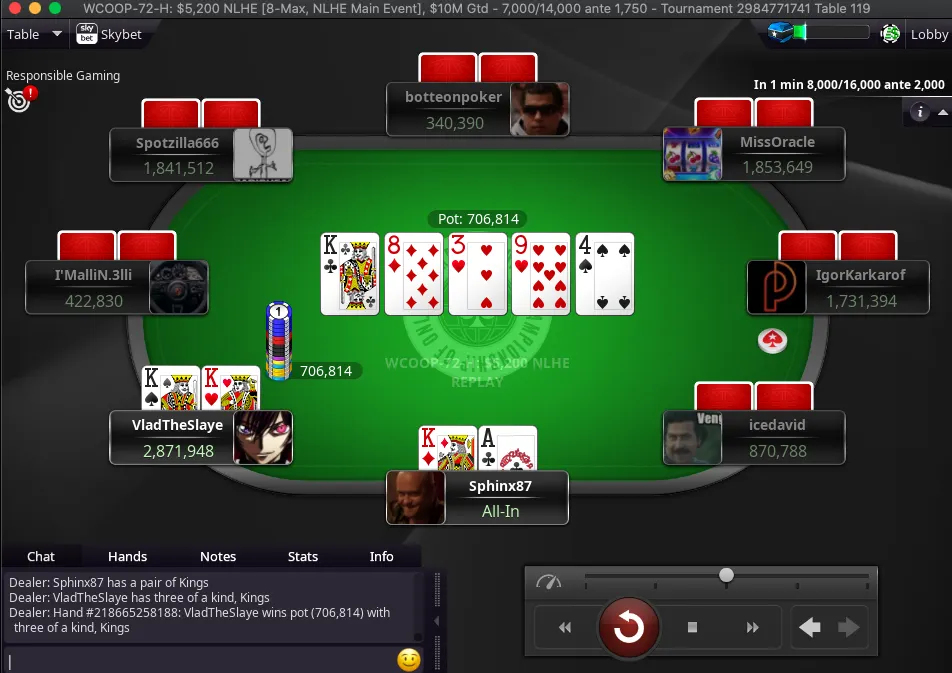Image resolution: width=952 pixels, height=673 pixels.
Task: Close the window with the red button
Action: [12, 8]
